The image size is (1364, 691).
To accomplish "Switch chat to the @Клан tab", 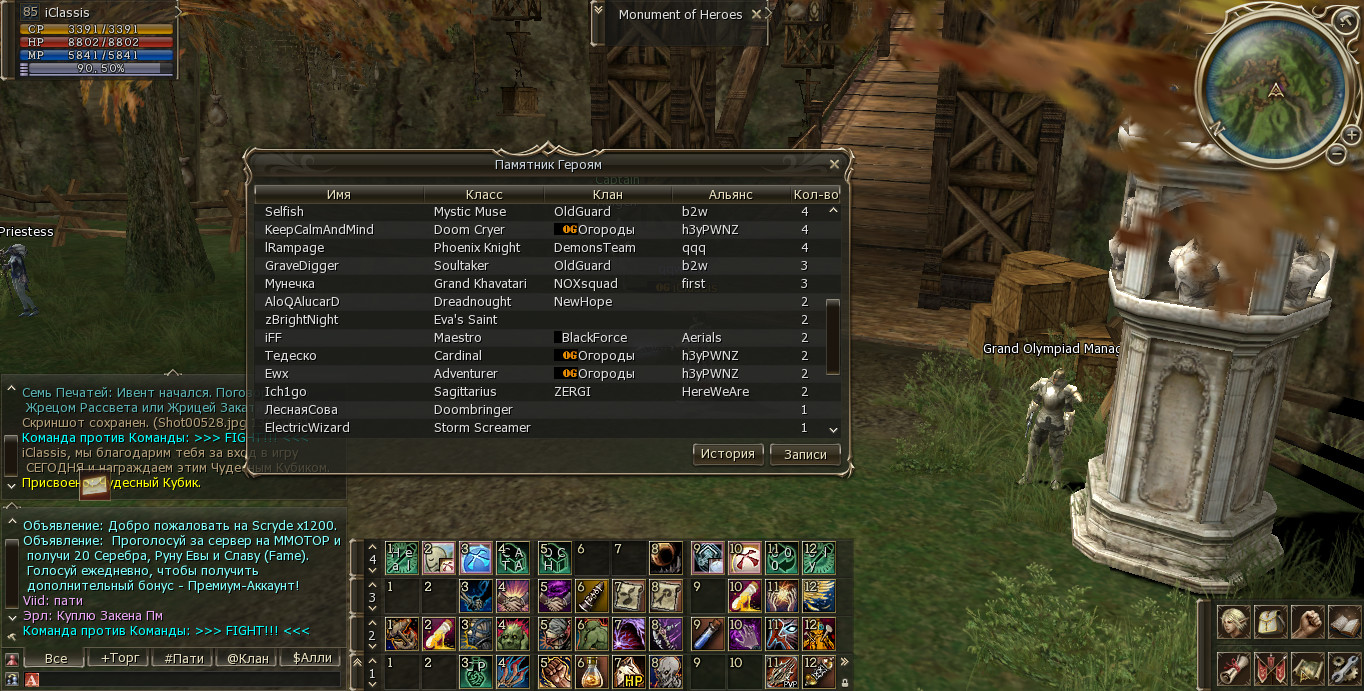I will coord(247,658).
